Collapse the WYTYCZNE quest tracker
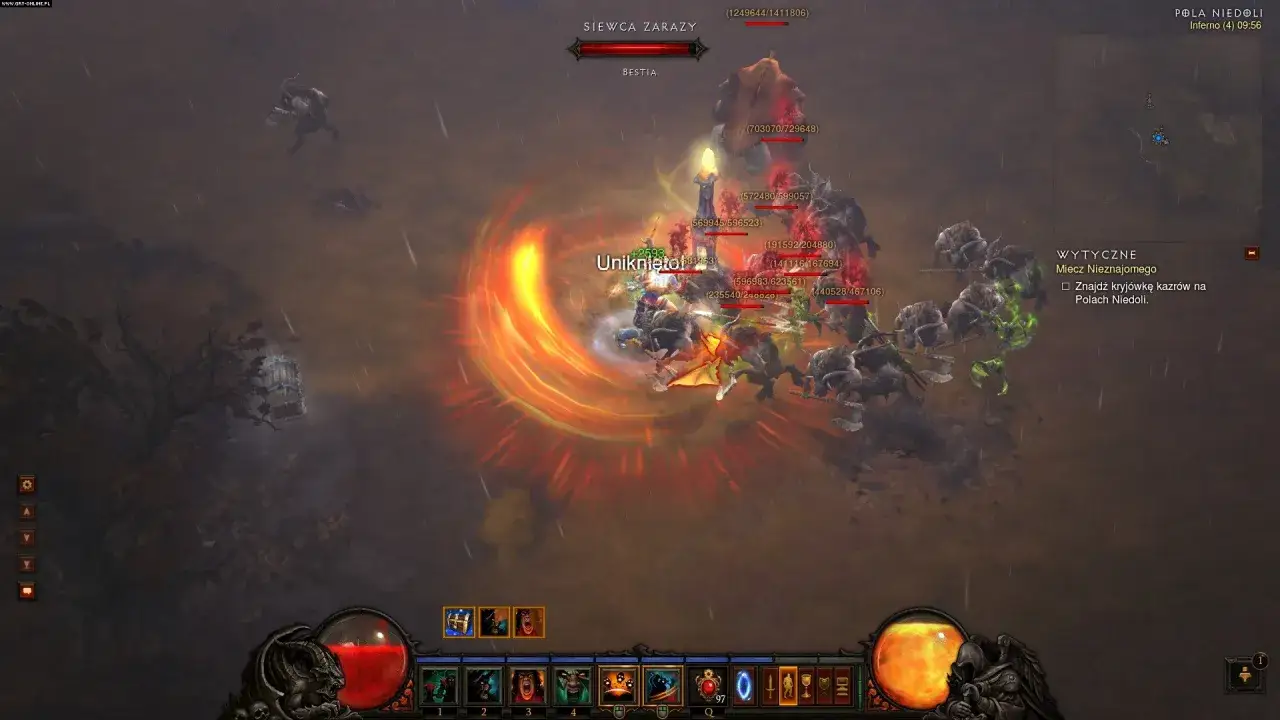Viewport: 1280px width, 720px height. (1251, 254)
